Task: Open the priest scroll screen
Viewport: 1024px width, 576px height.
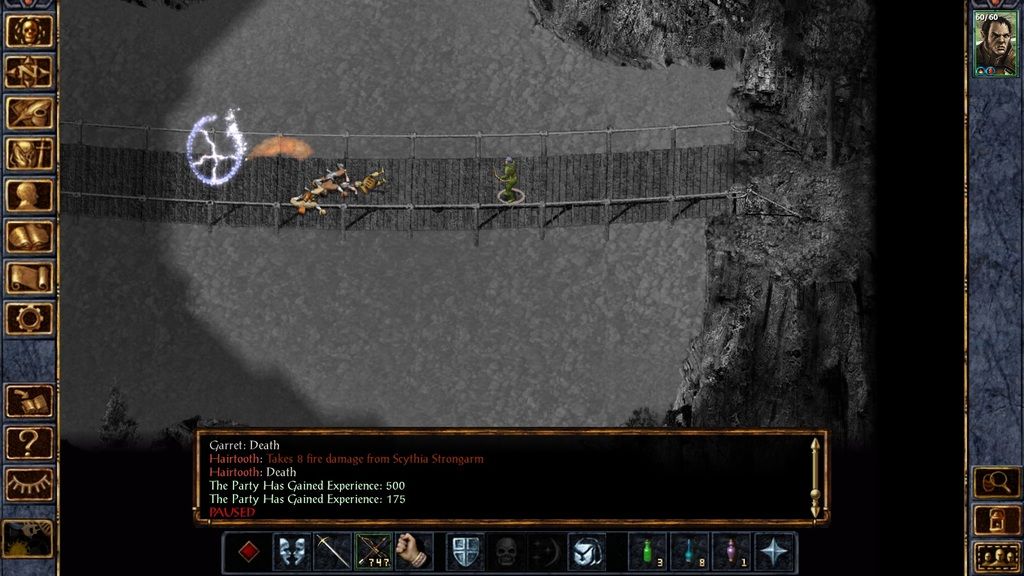Action: [x=30, y=277]
